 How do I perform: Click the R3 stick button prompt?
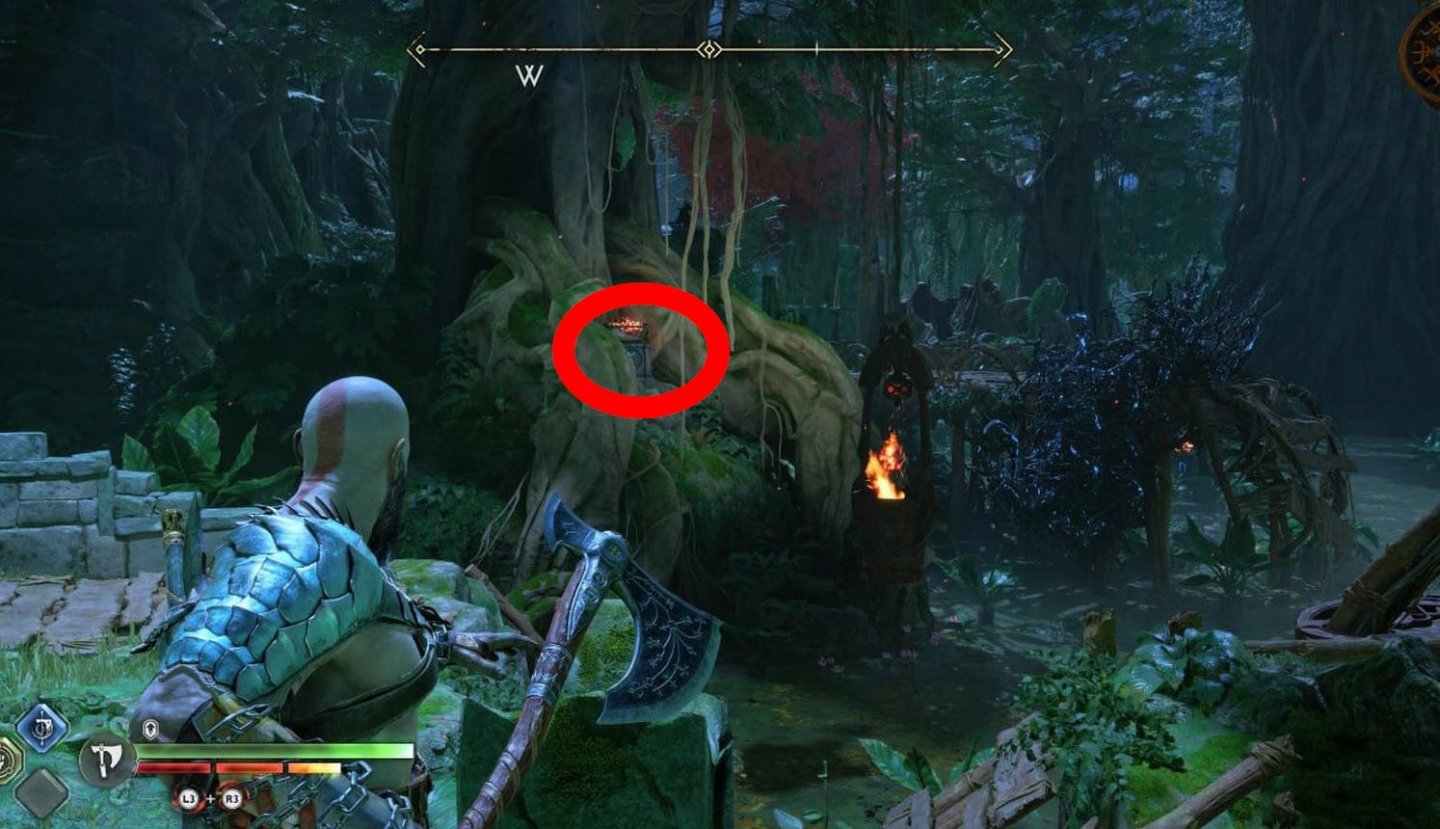(231, 797)
